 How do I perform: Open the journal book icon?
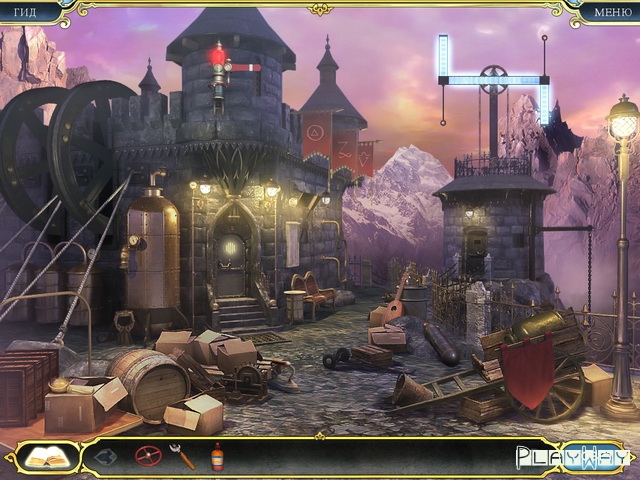click(x=44, y=457)
